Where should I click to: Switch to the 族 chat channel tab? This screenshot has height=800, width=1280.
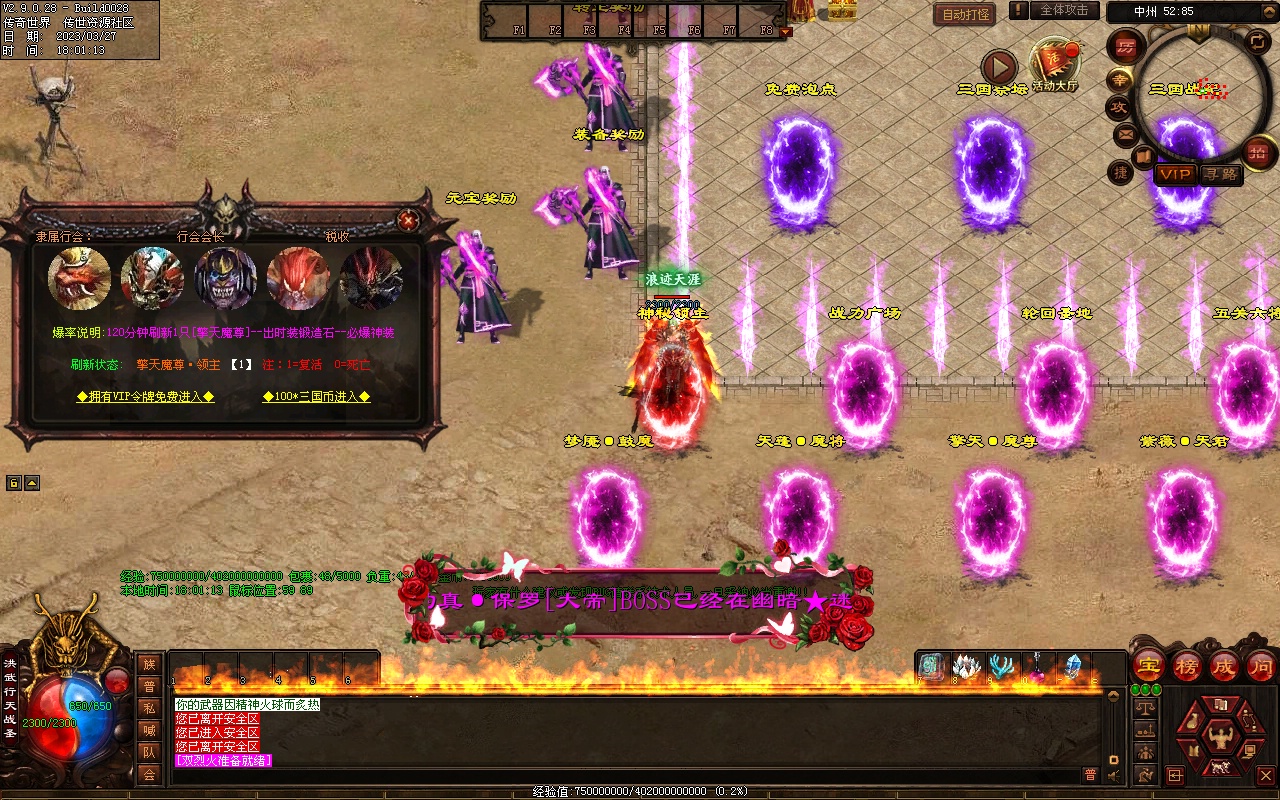coord(149,664)
